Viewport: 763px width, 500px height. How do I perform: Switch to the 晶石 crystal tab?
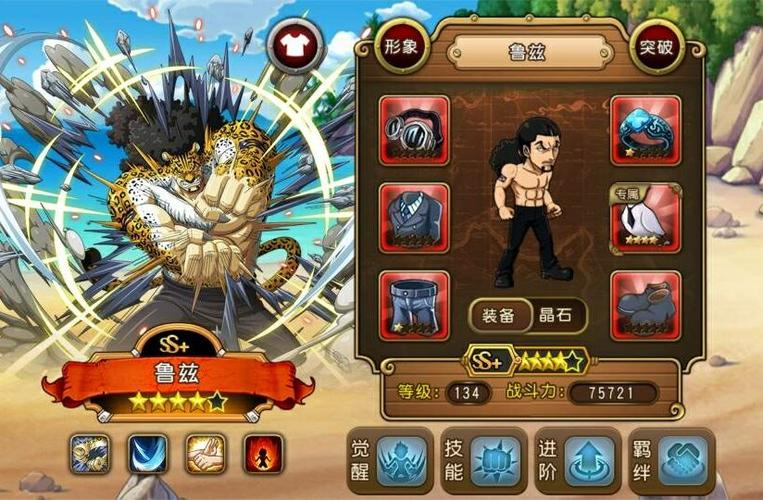[555, 316]
